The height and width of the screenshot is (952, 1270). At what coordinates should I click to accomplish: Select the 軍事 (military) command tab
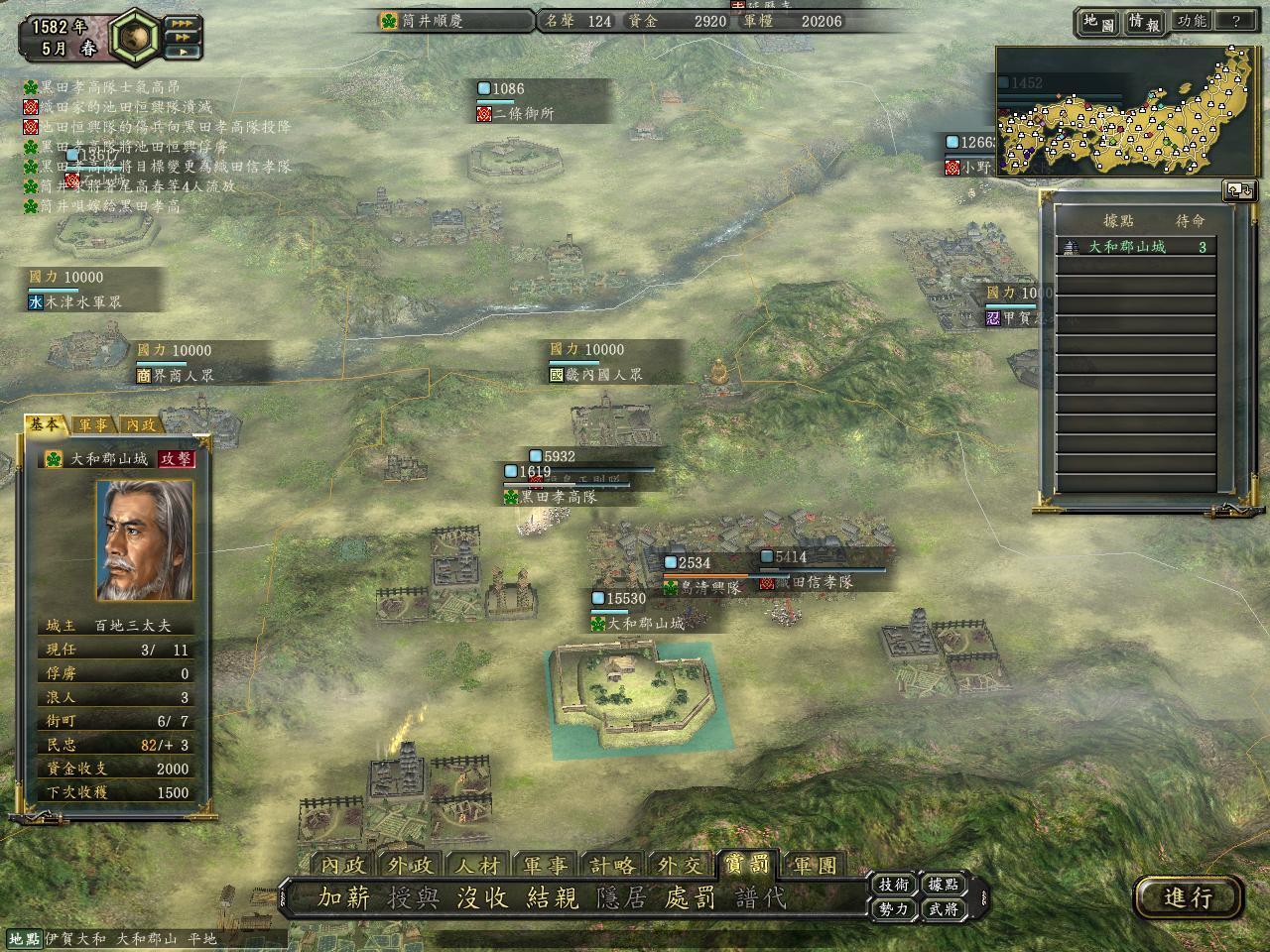coord(545,865)
